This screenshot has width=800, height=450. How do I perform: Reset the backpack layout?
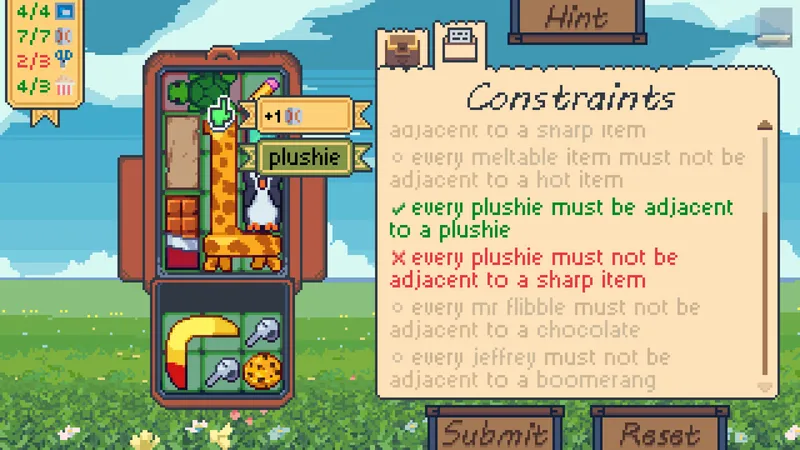pos(659,433)
